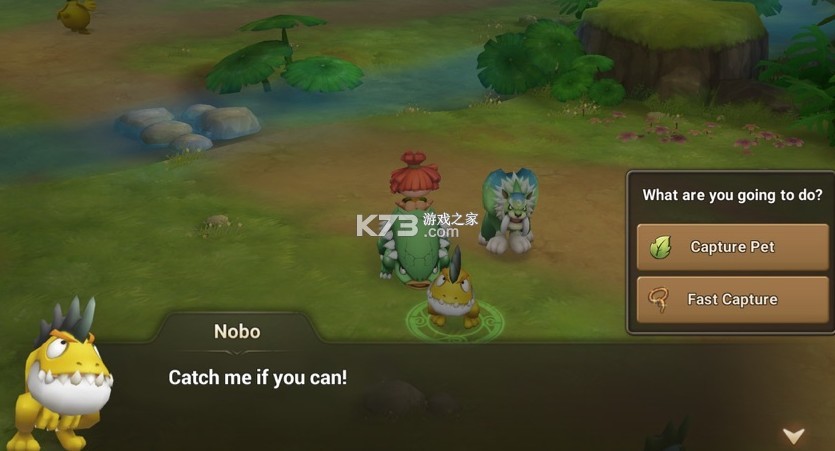Choose the Capture Pet option
This screenshot has height=451, width=835.
click(732, 247)
